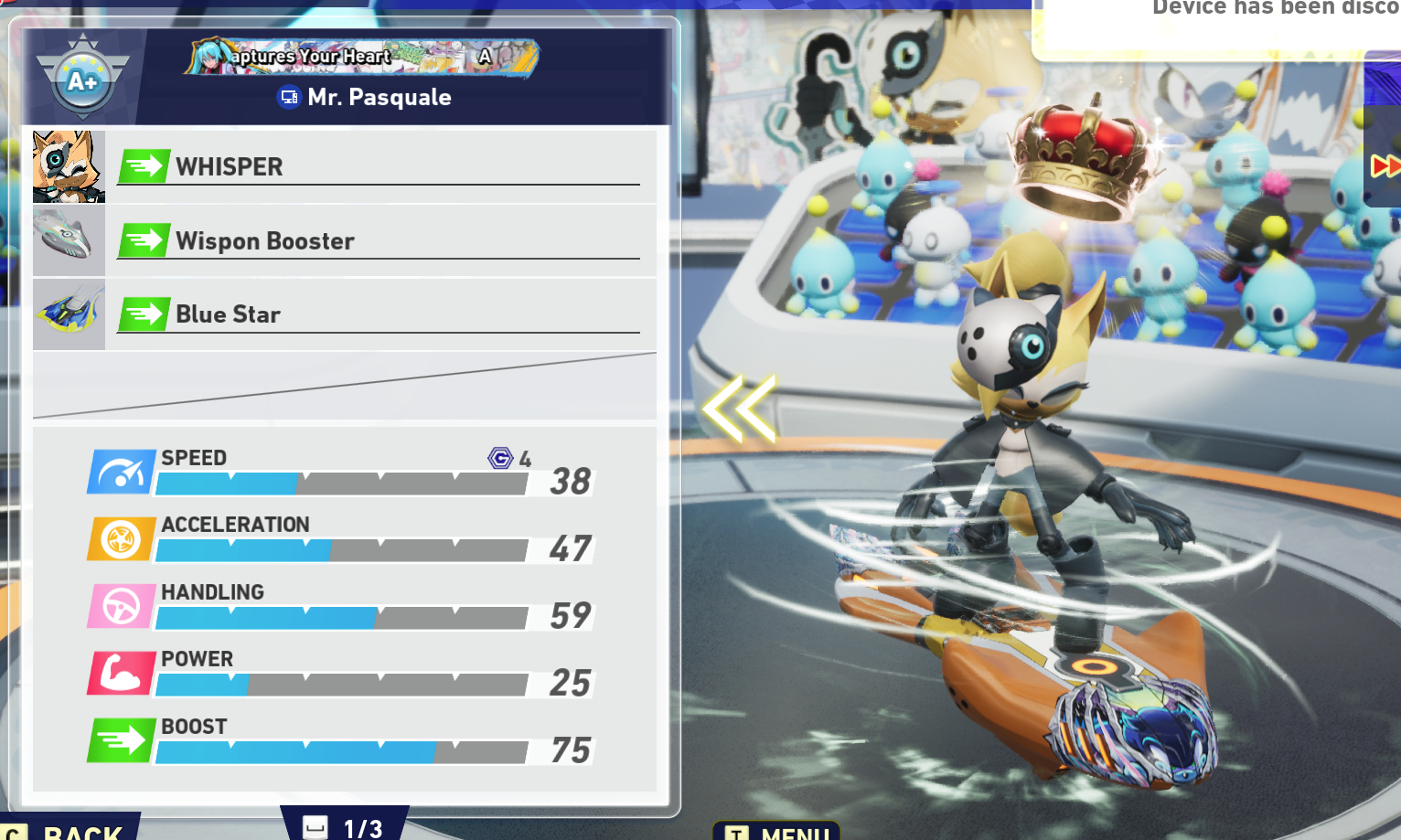Click the Mr. Pasquale player name
Image resolution: width=1401 pixels, height=840 pixels.
[x=379, y=97]
